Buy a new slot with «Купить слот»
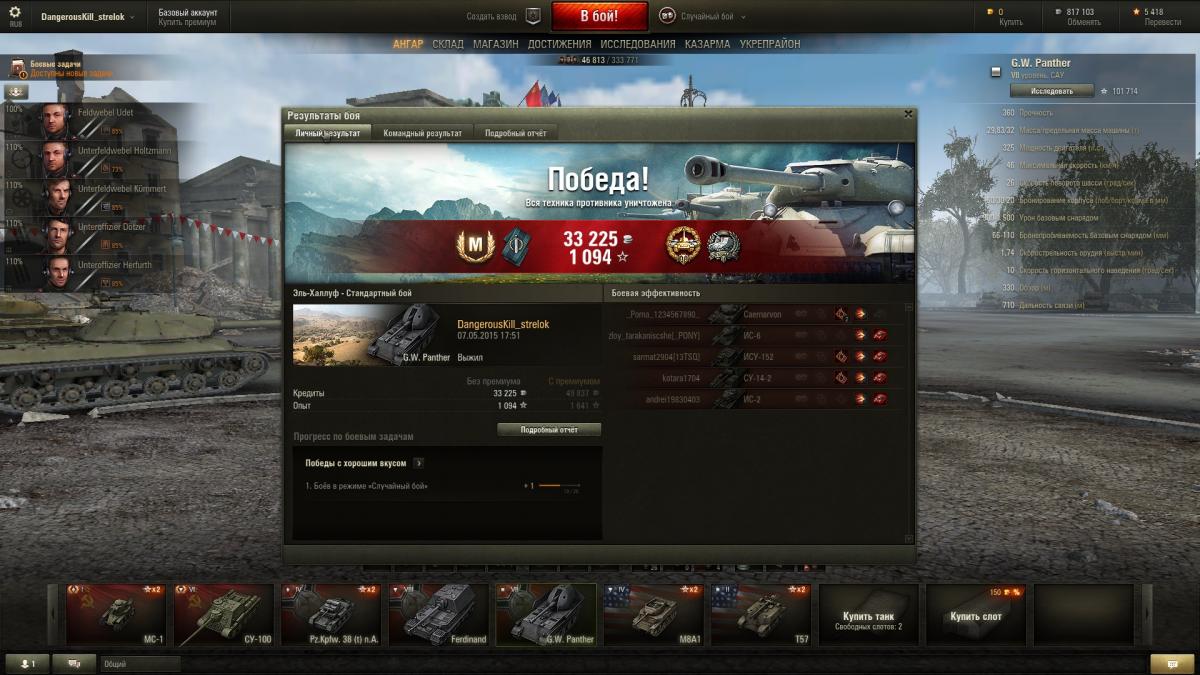Screen dimensions: 1200x675 point(976,616)
